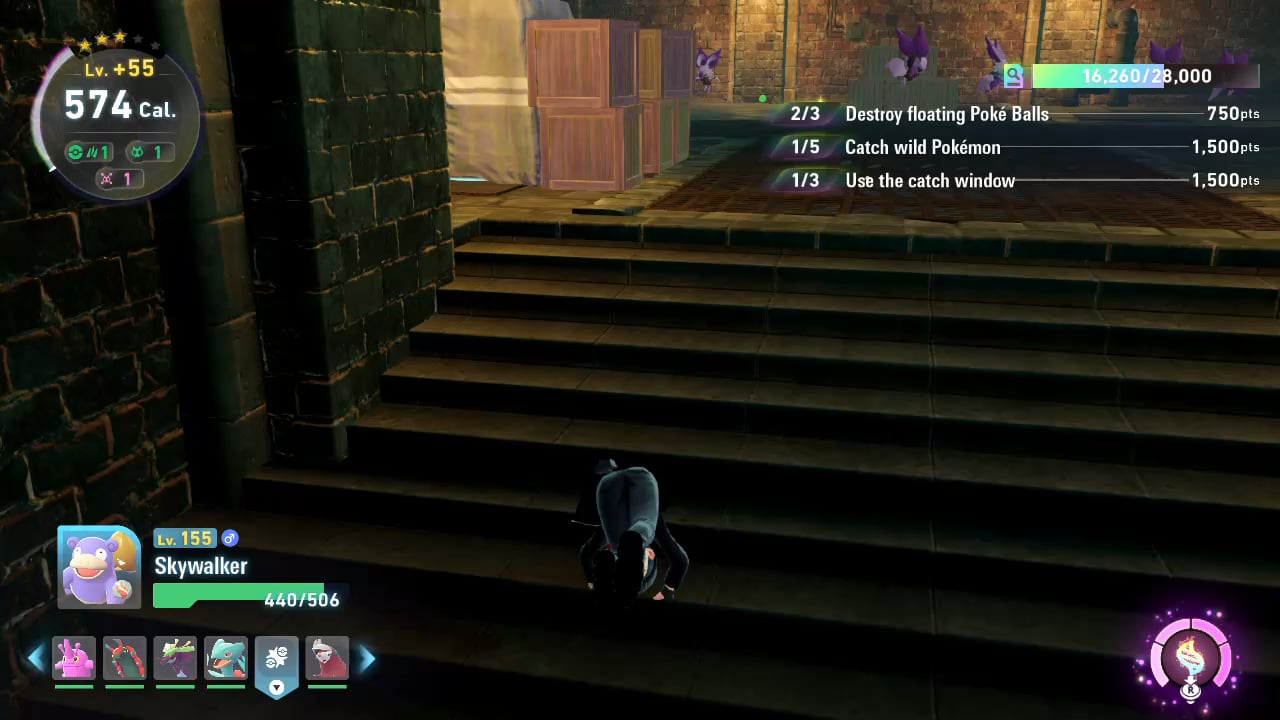The width and height of the screenshot is (1280, 720).
Task: Pick the purple dragon party slot
Action: pyautogui.click(x=175, y=659)
